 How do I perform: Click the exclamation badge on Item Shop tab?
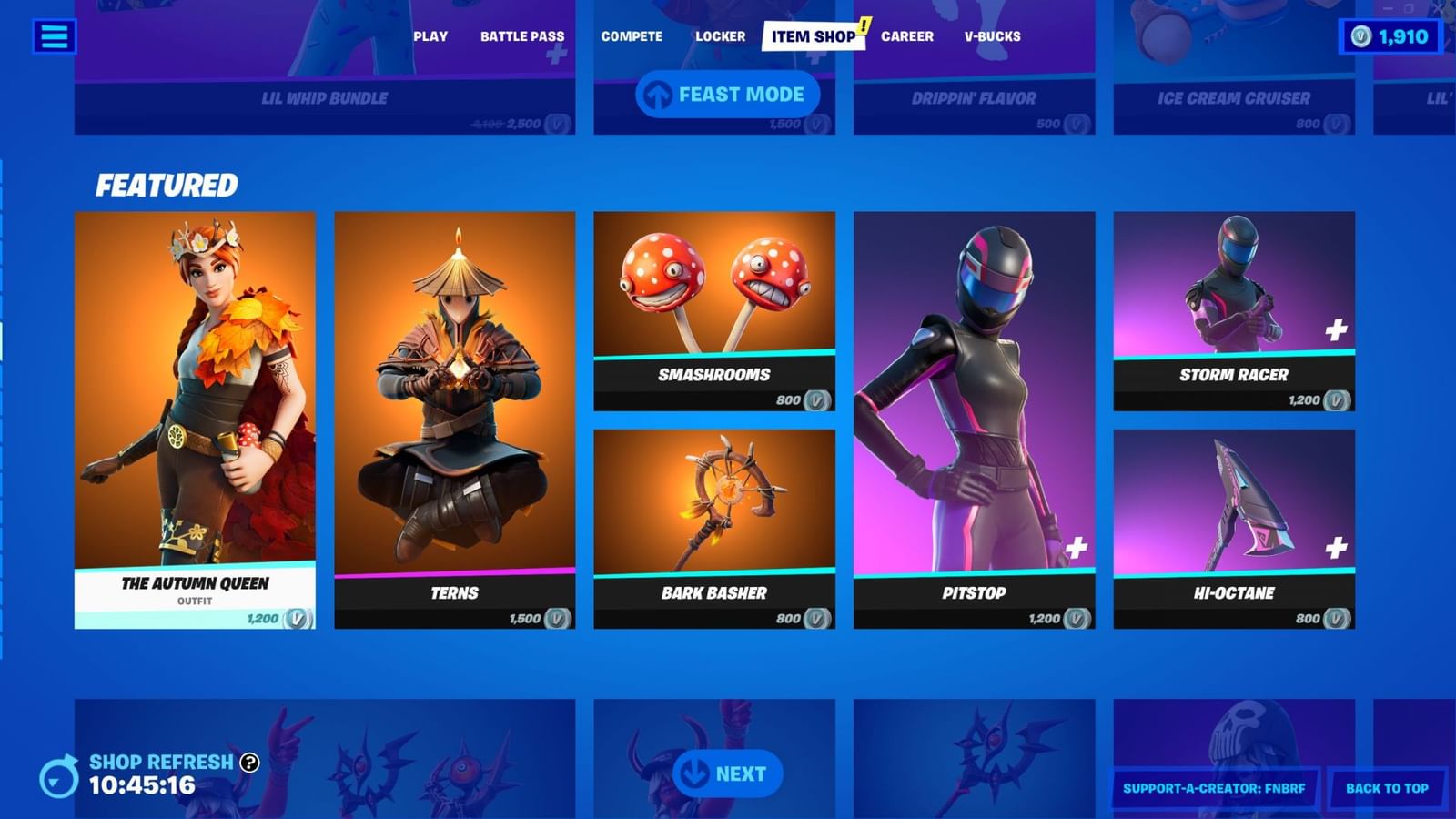(863, 26)
